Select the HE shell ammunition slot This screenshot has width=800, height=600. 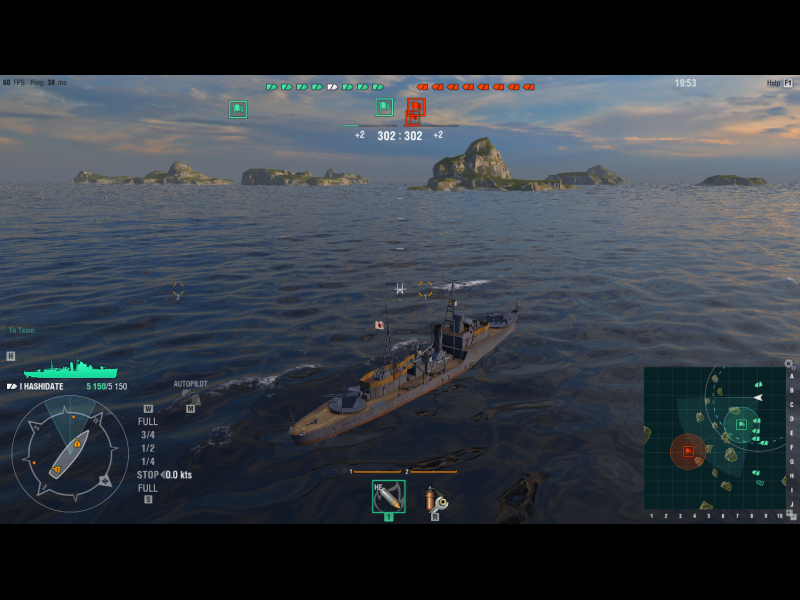coord(388,496)
